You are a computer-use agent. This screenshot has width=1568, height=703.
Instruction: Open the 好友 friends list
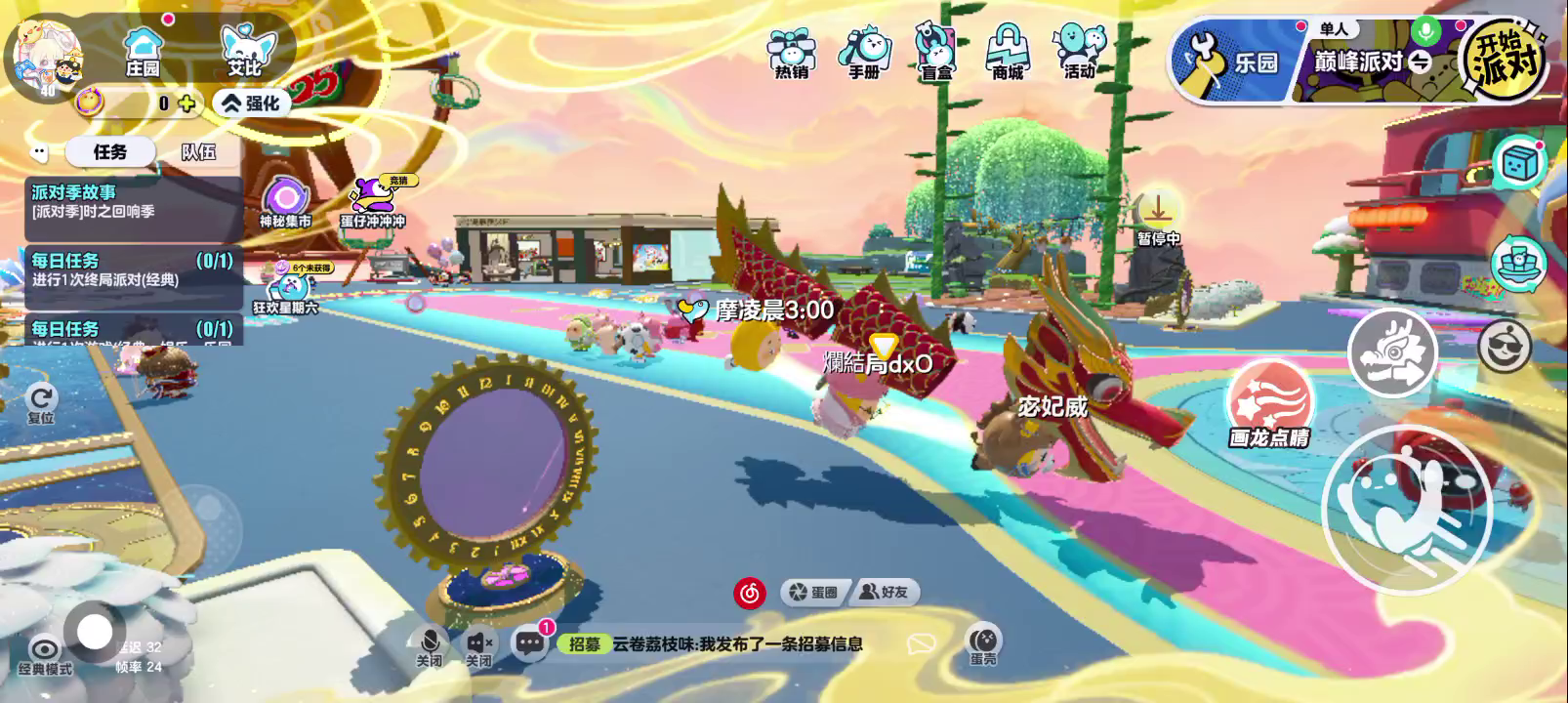(886, 592)
